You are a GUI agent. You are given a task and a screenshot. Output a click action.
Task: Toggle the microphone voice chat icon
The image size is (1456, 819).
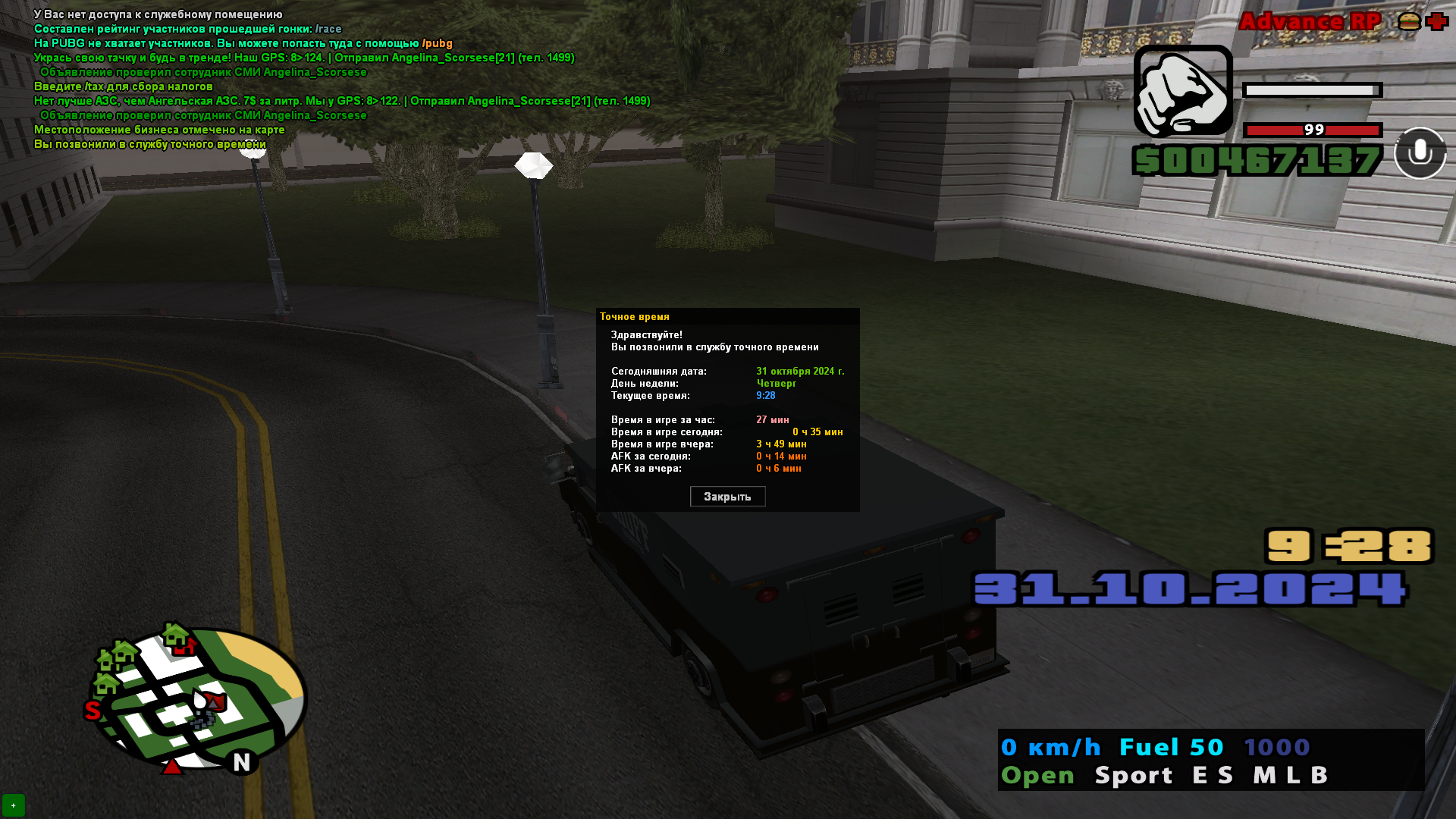tap(1420, 153)
